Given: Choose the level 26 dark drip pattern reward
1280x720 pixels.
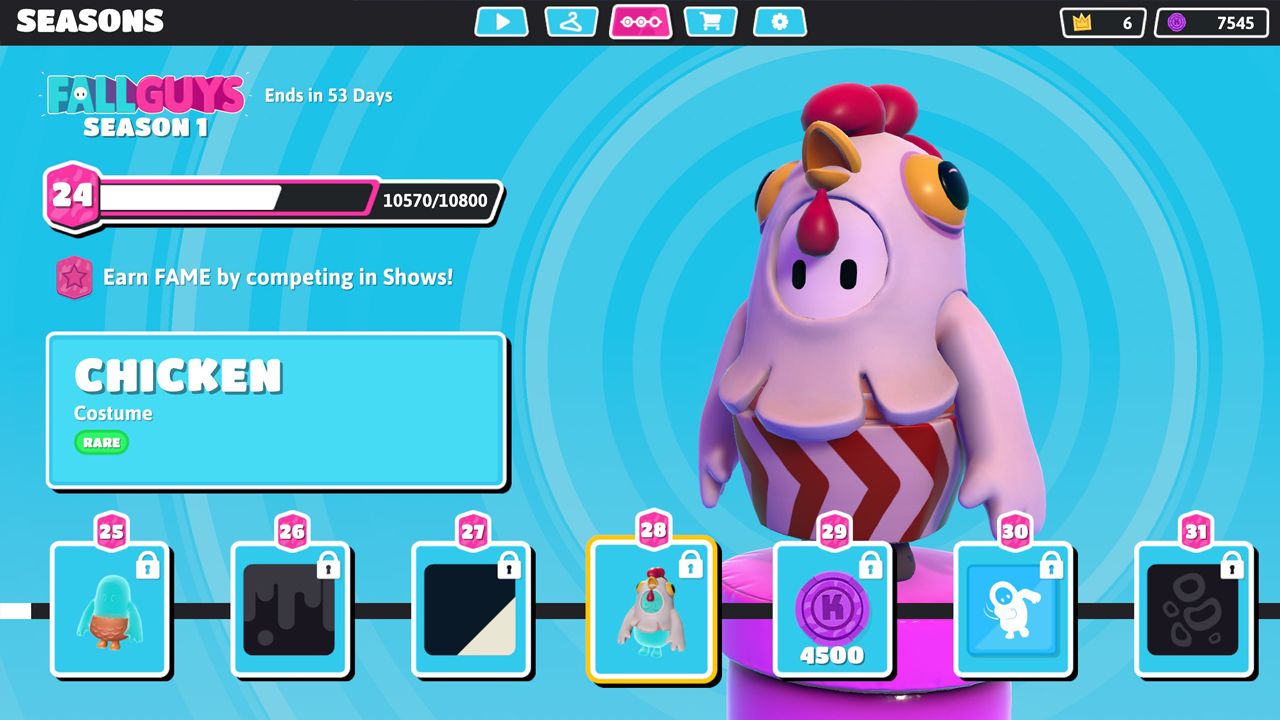Looking at the screenshot, I should coord(290,609).
